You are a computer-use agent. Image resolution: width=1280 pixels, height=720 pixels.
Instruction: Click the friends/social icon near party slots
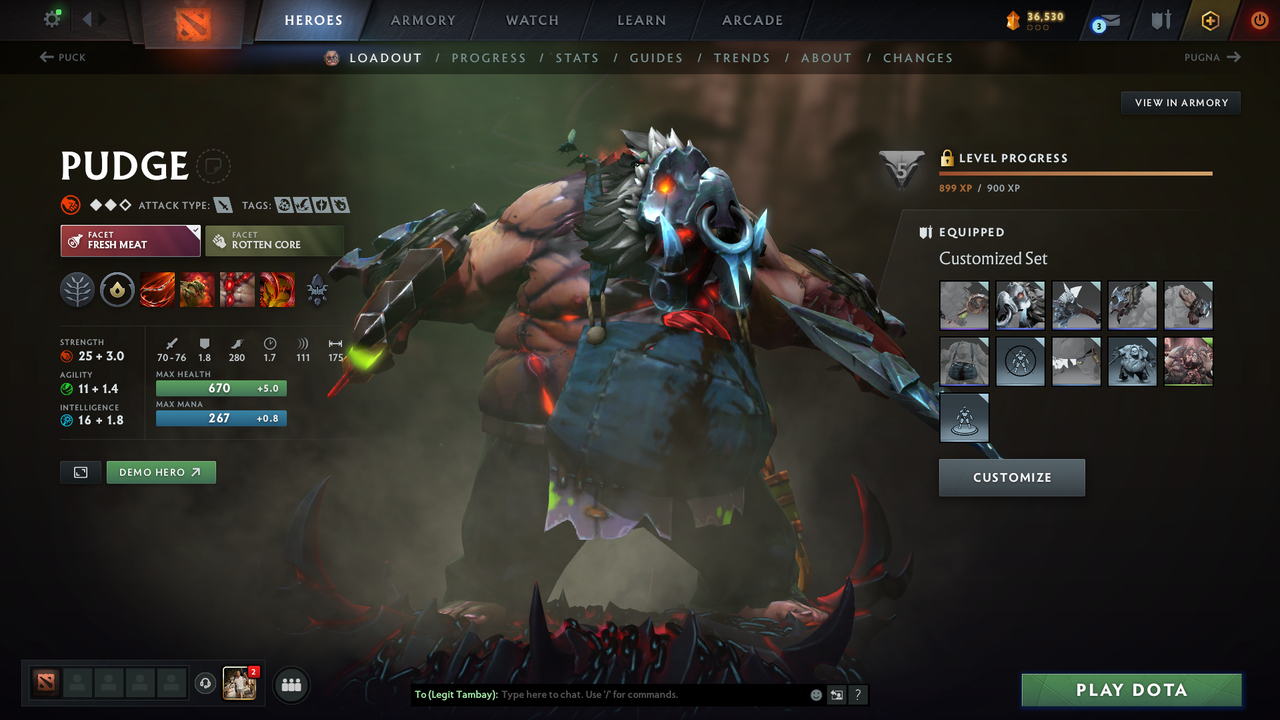click(x=290, y=685)
